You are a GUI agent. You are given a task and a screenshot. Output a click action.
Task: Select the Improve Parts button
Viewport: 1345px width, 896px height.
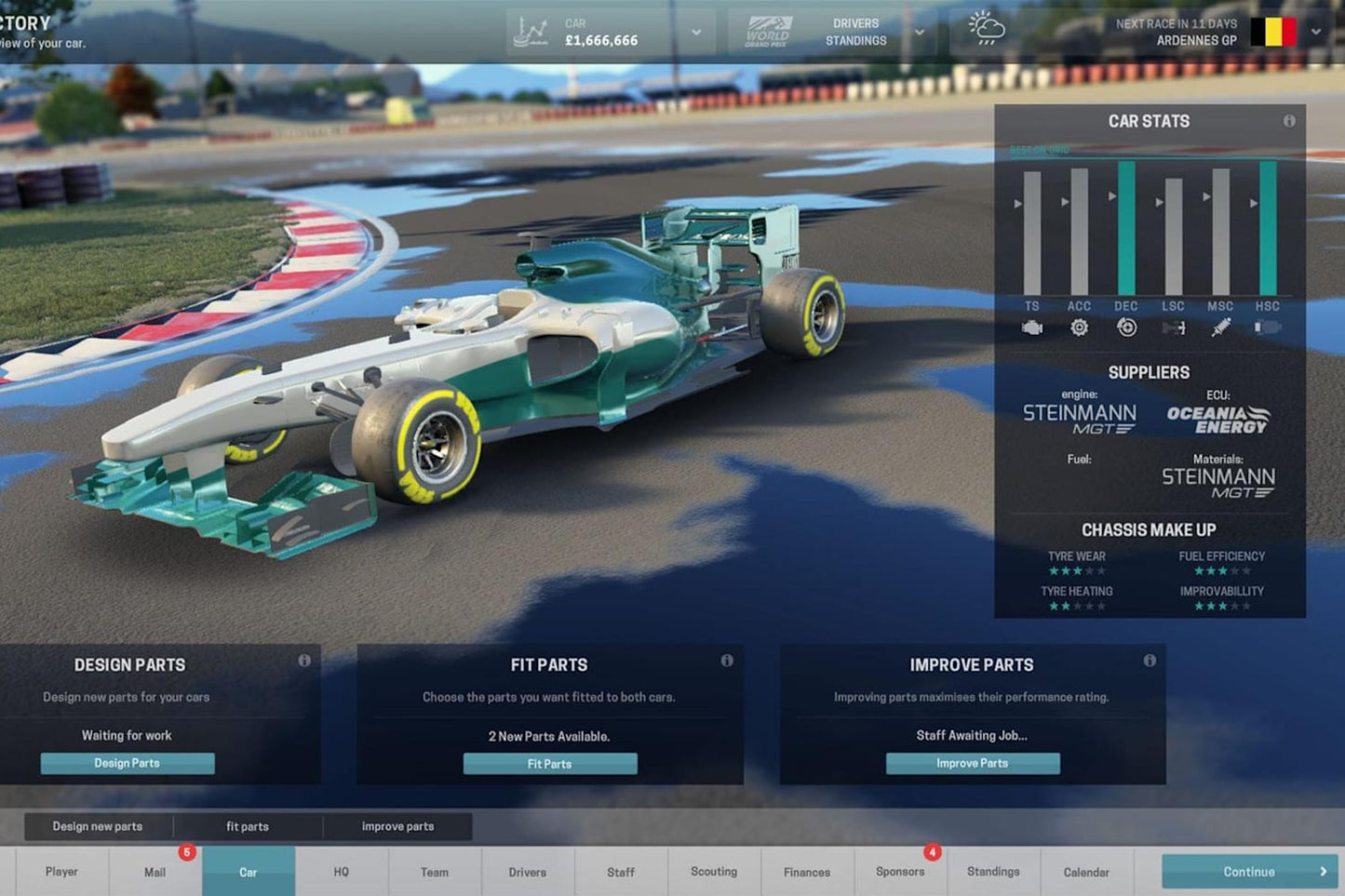(x=972, y=763)
